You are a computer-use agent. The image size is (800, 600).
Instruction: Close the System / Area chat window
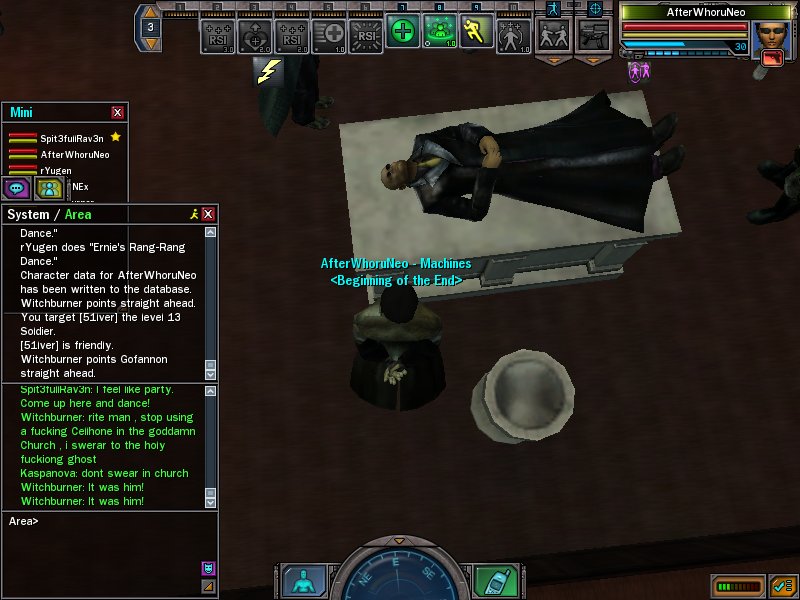208,214
